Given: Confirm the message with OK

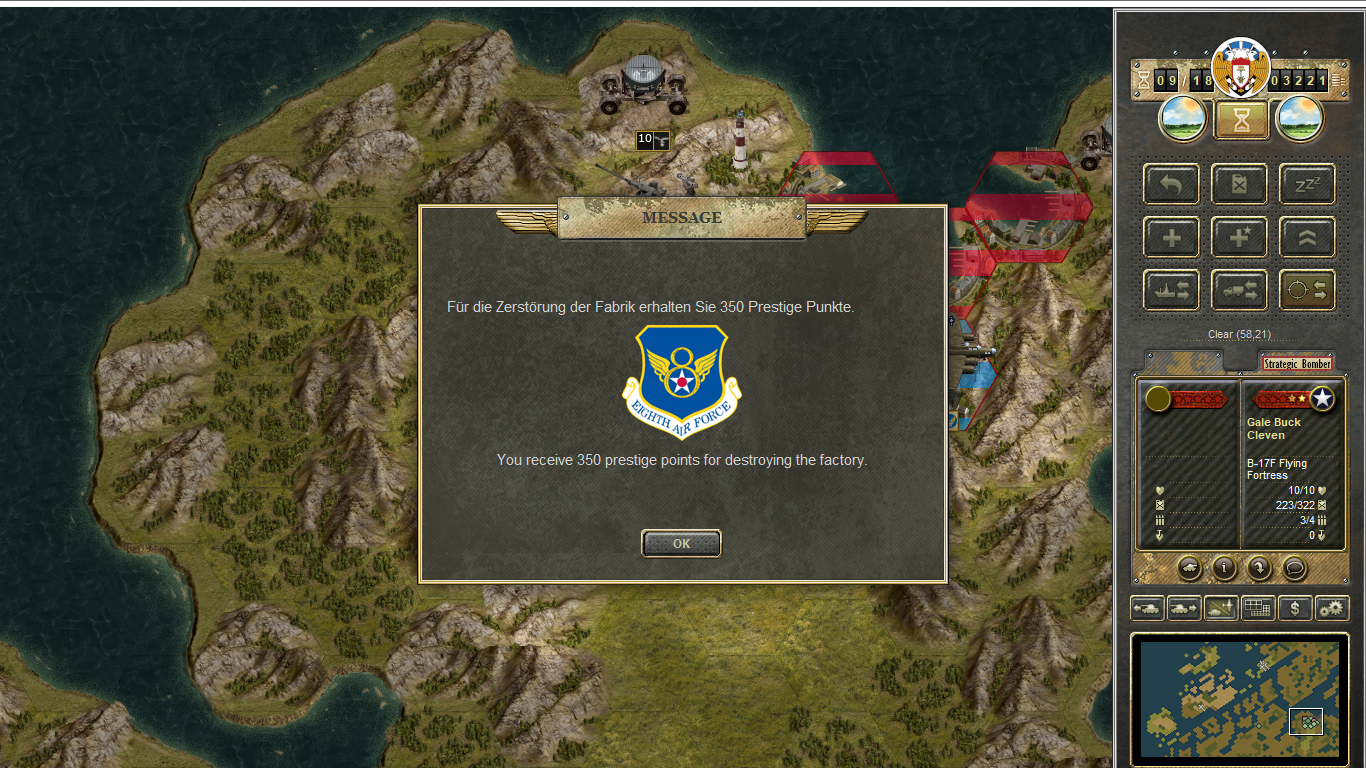Looking at the screenshot, I should (x=681, y=543).
